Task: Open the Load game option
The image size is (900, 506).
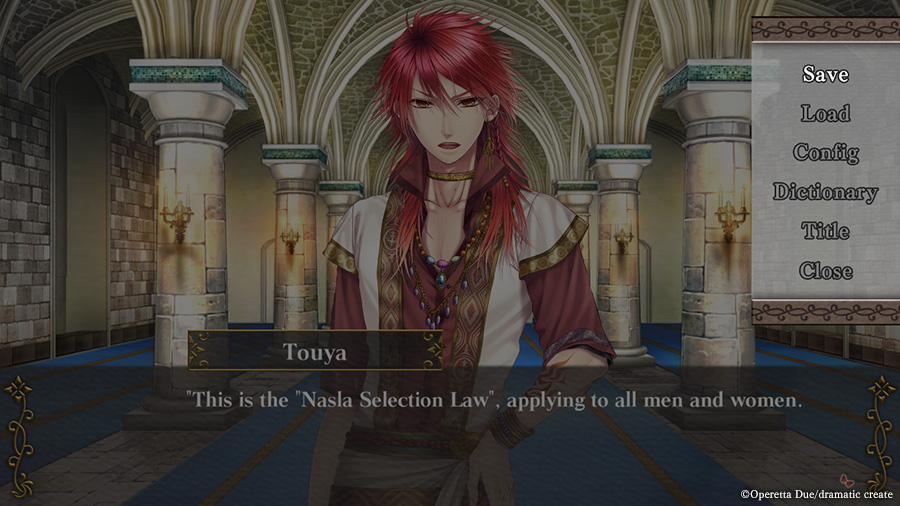Action: pyautogui.click(x=825, y=113)
